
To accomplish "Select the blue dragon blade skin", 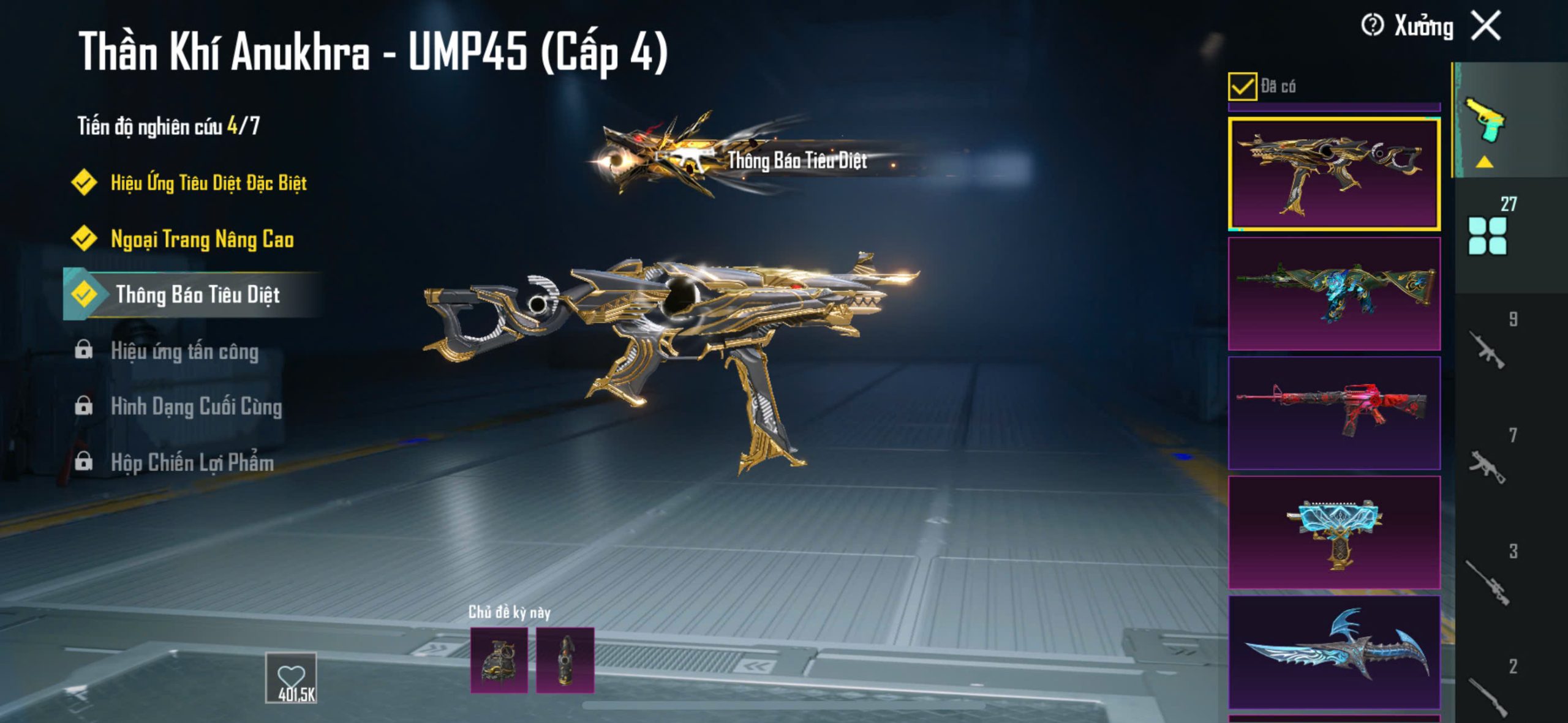I will (x=1334, y=651).
